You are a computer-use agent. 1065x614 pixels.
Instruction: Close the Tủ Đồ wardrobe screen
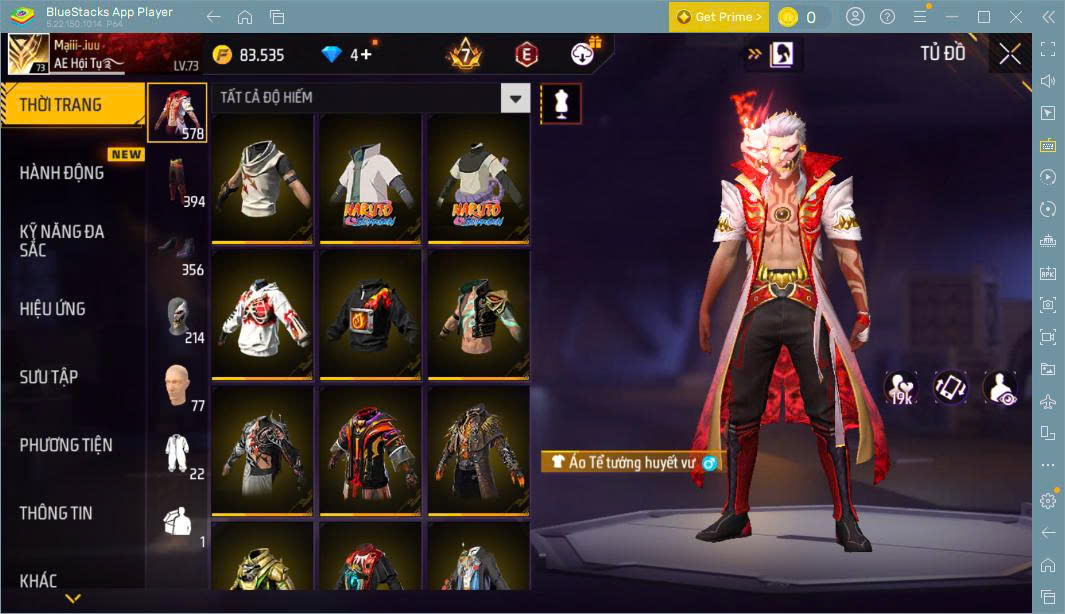coord(1010,54)
